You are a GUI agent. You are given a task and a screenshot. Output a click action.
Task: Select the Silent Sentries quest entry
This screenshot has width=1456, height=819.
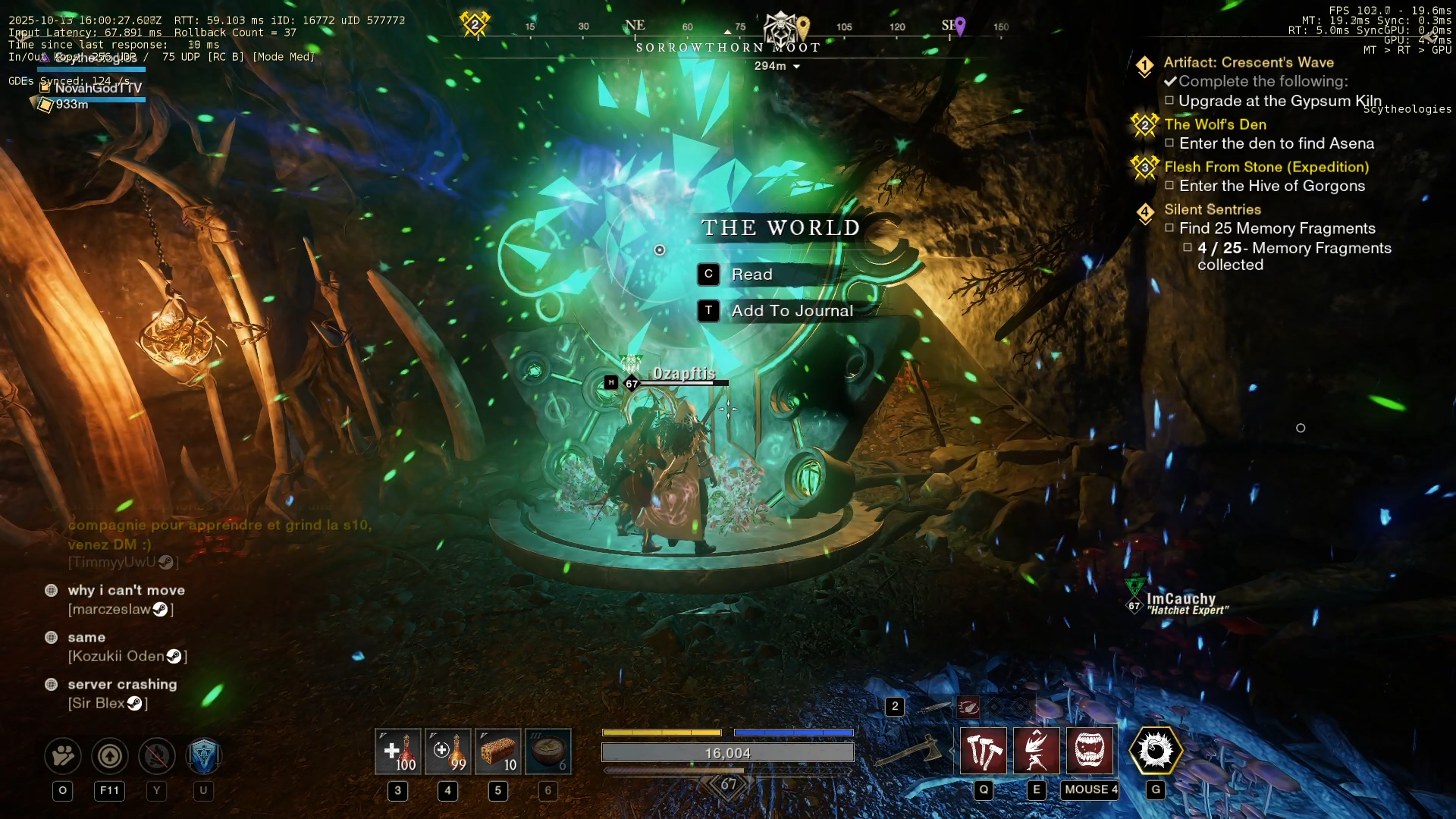pos(1212,209)
